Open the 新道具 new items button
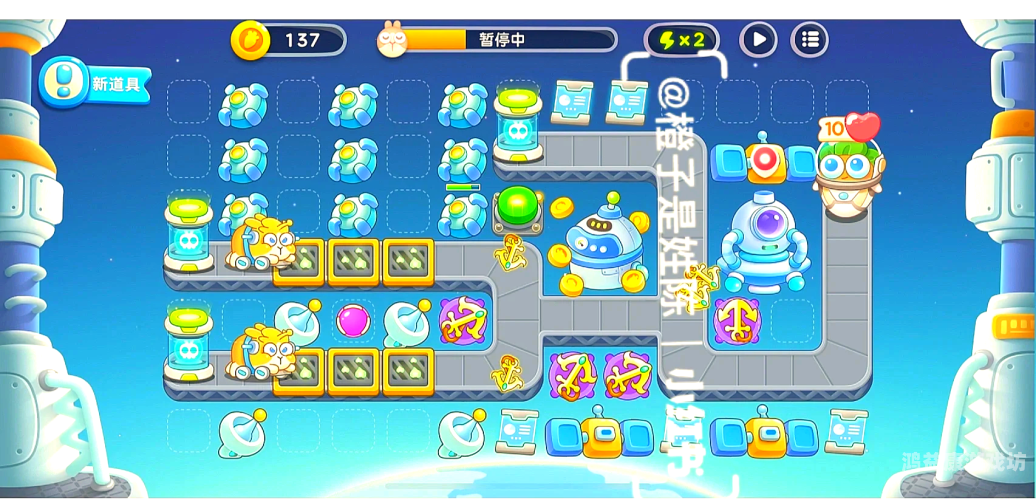Viewport: 1036px width, 500px height. click(x=96, y=83)
